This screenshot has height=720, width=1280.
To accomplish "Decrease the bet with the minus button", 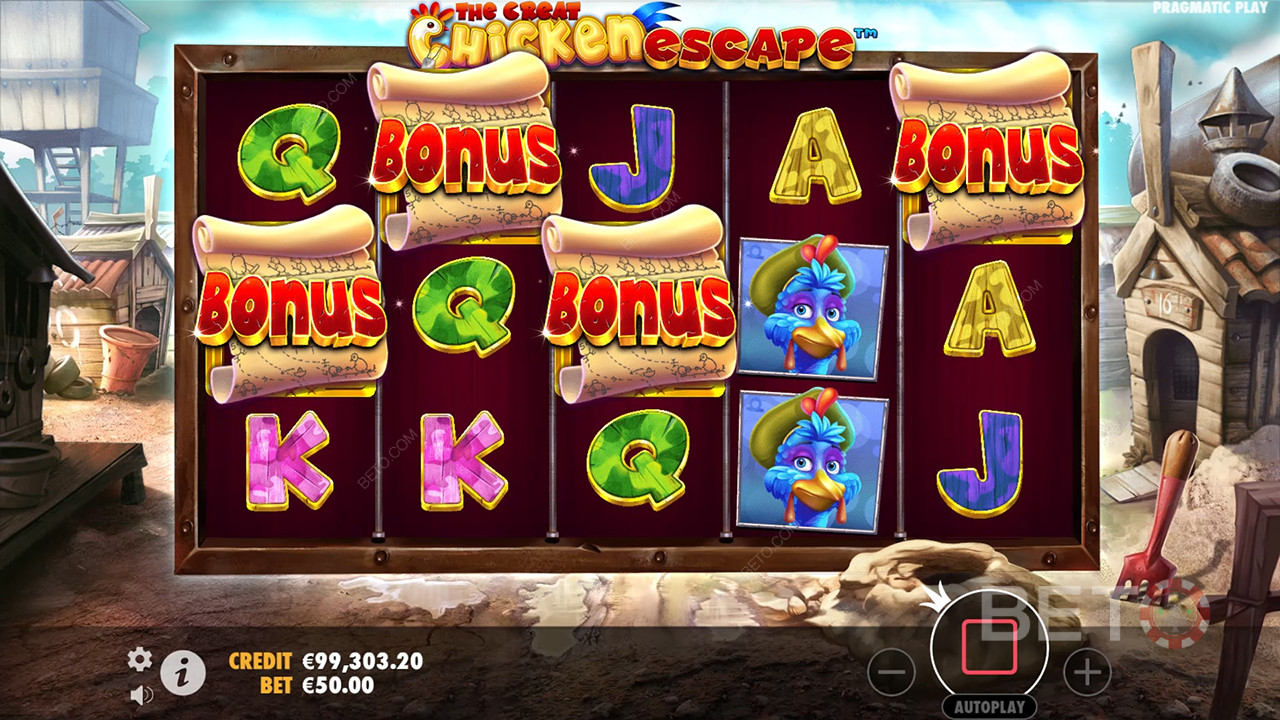I will 892,672.
